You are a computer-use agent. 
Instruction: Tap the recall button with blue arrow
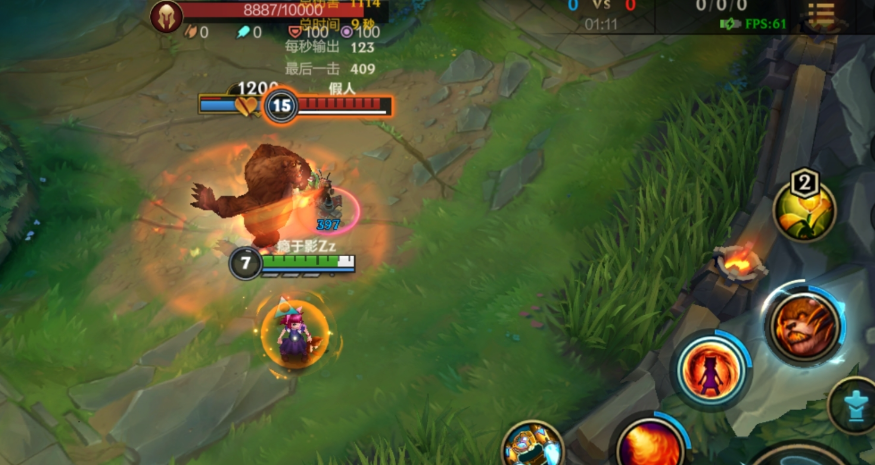pos(853,404)
